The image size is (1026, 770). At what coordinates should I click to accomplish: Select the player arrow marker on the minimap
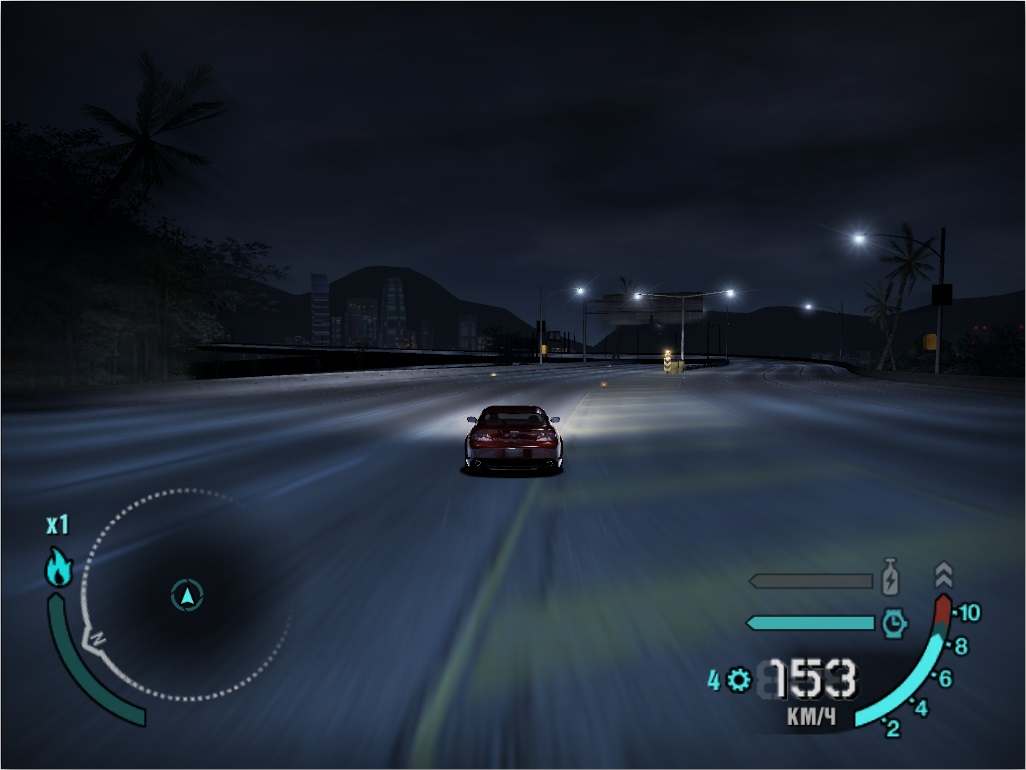point(186,596)
